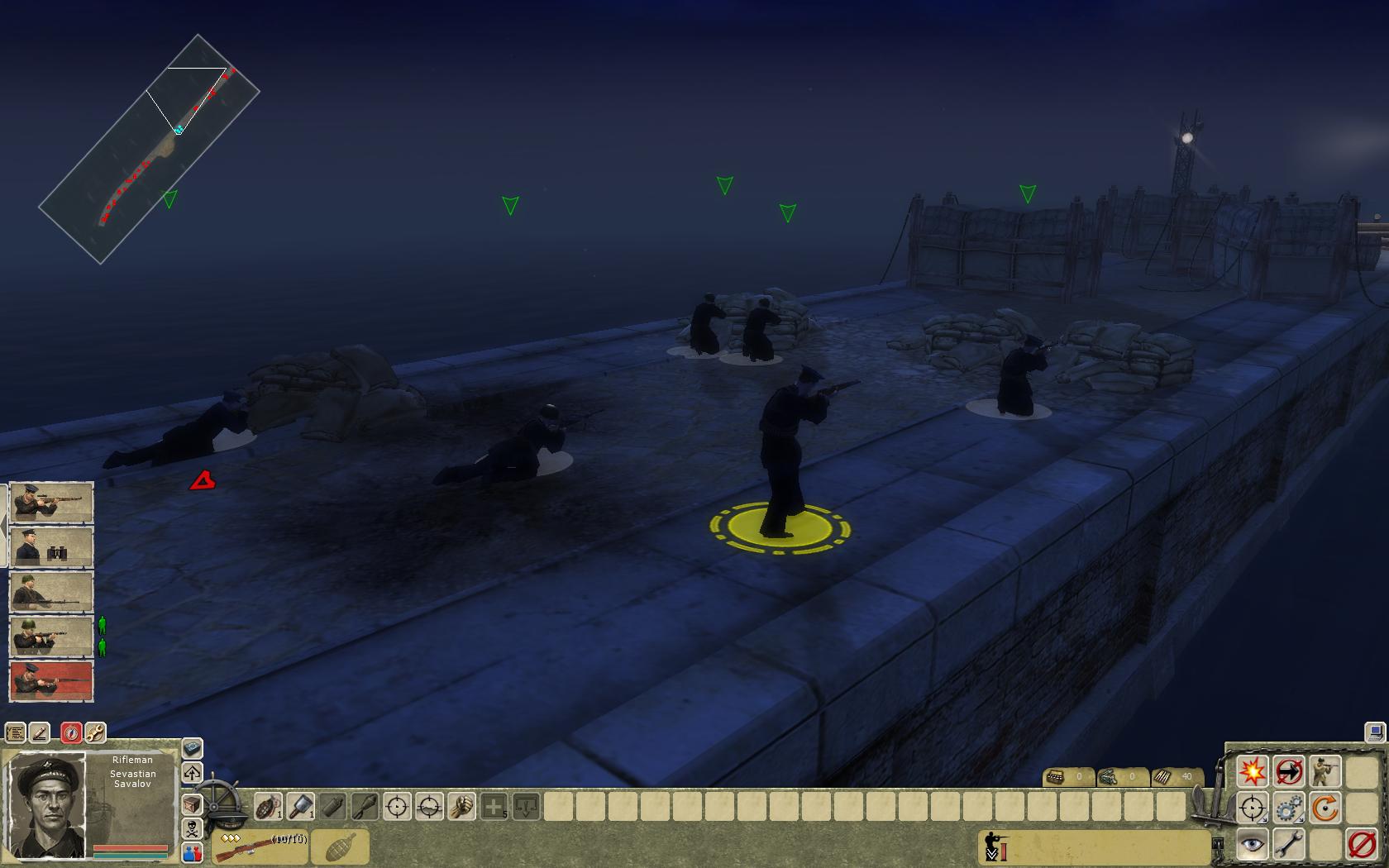Click Sevastian Savalov's health bar
This screenshot has width=1389, height=868.
[132, 846]
